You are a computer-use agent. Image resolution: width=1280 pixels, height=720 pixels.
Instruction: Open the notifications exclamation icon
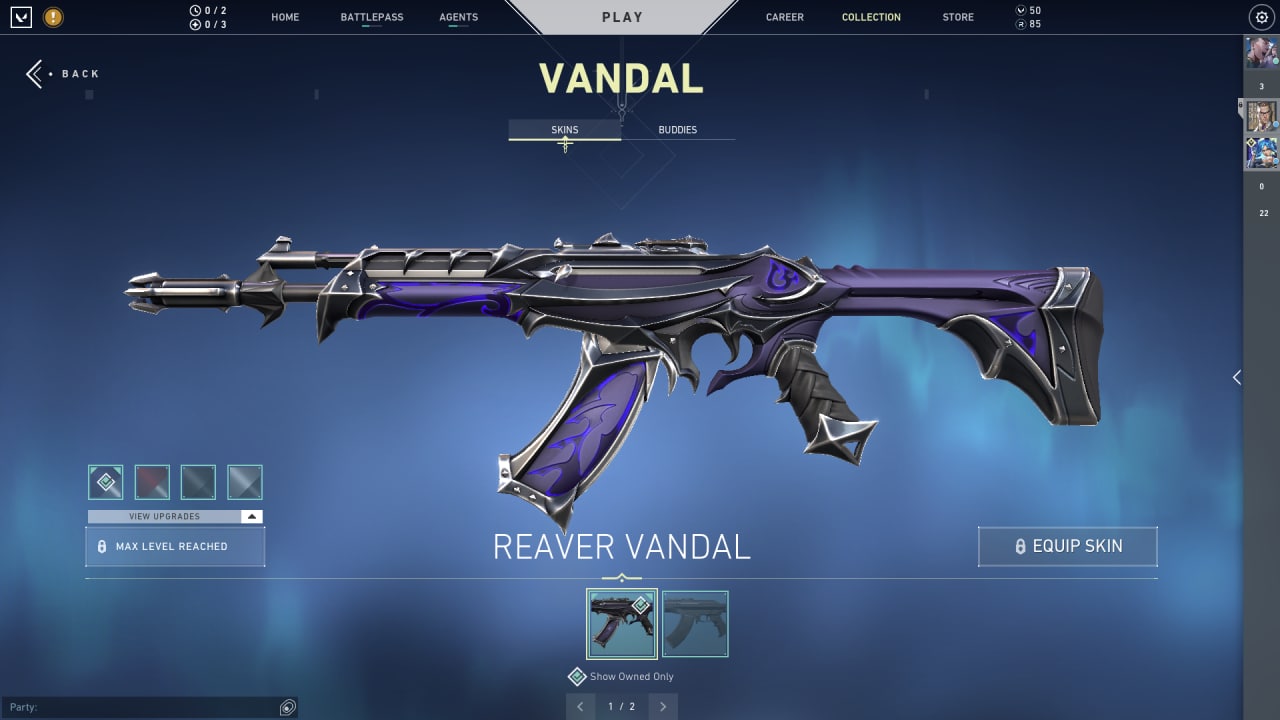(x=52, y=17)
